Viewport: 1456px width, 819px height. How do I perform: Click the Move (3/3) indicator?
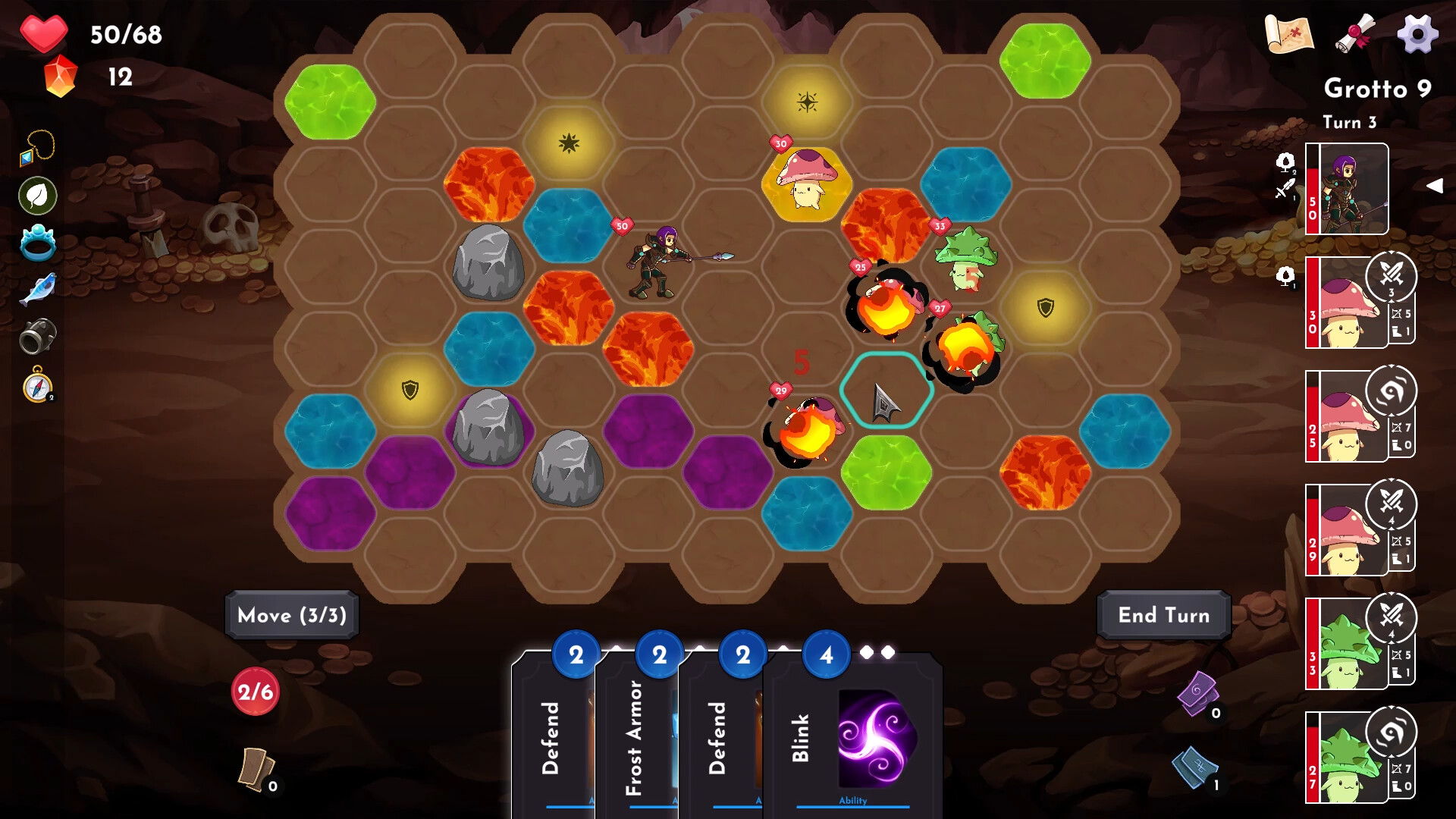[x=291, y=615]
